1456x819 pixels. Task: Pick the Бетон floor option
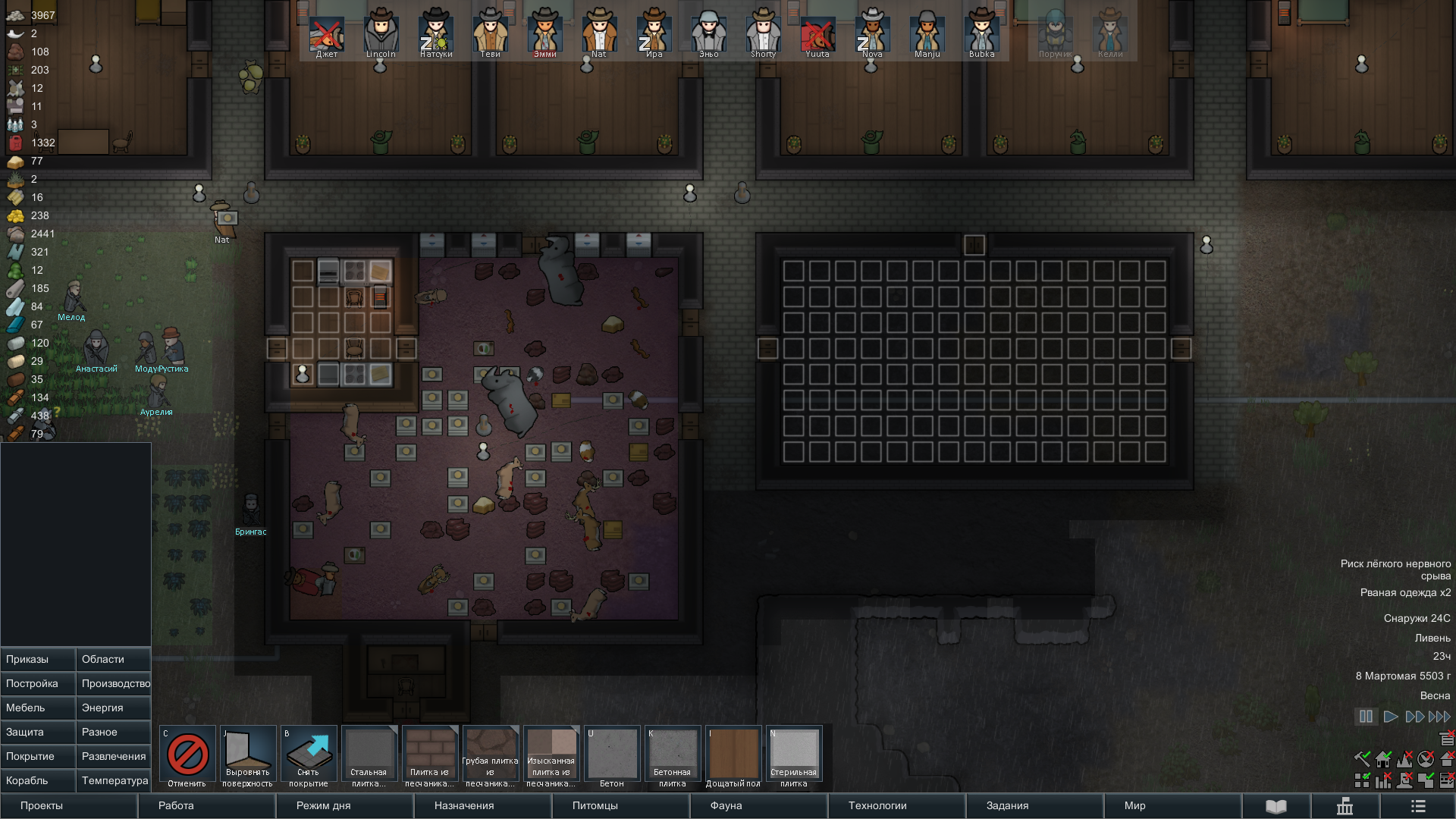612,757
